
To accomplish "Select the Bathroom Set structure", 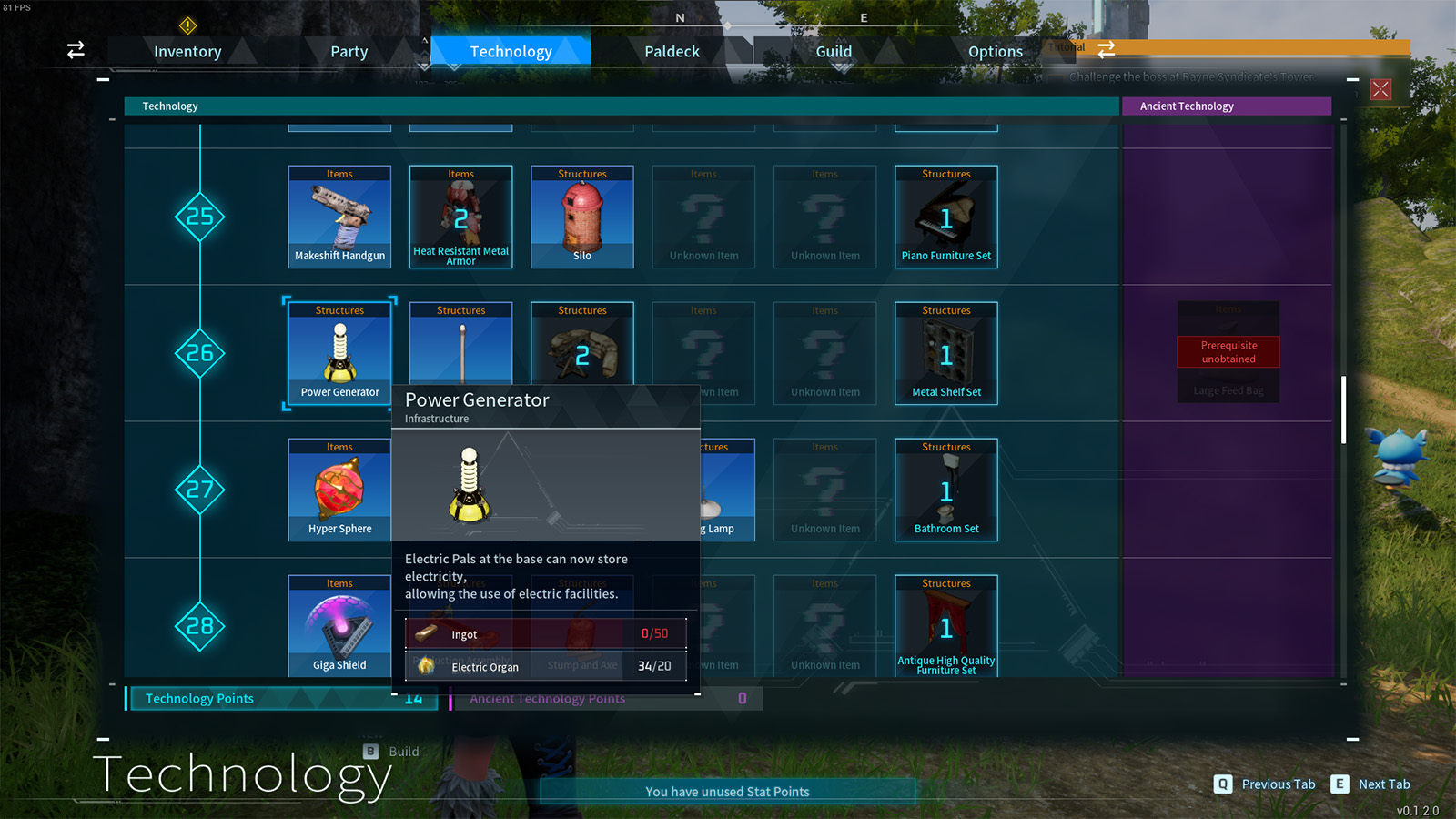I will 946,490.
